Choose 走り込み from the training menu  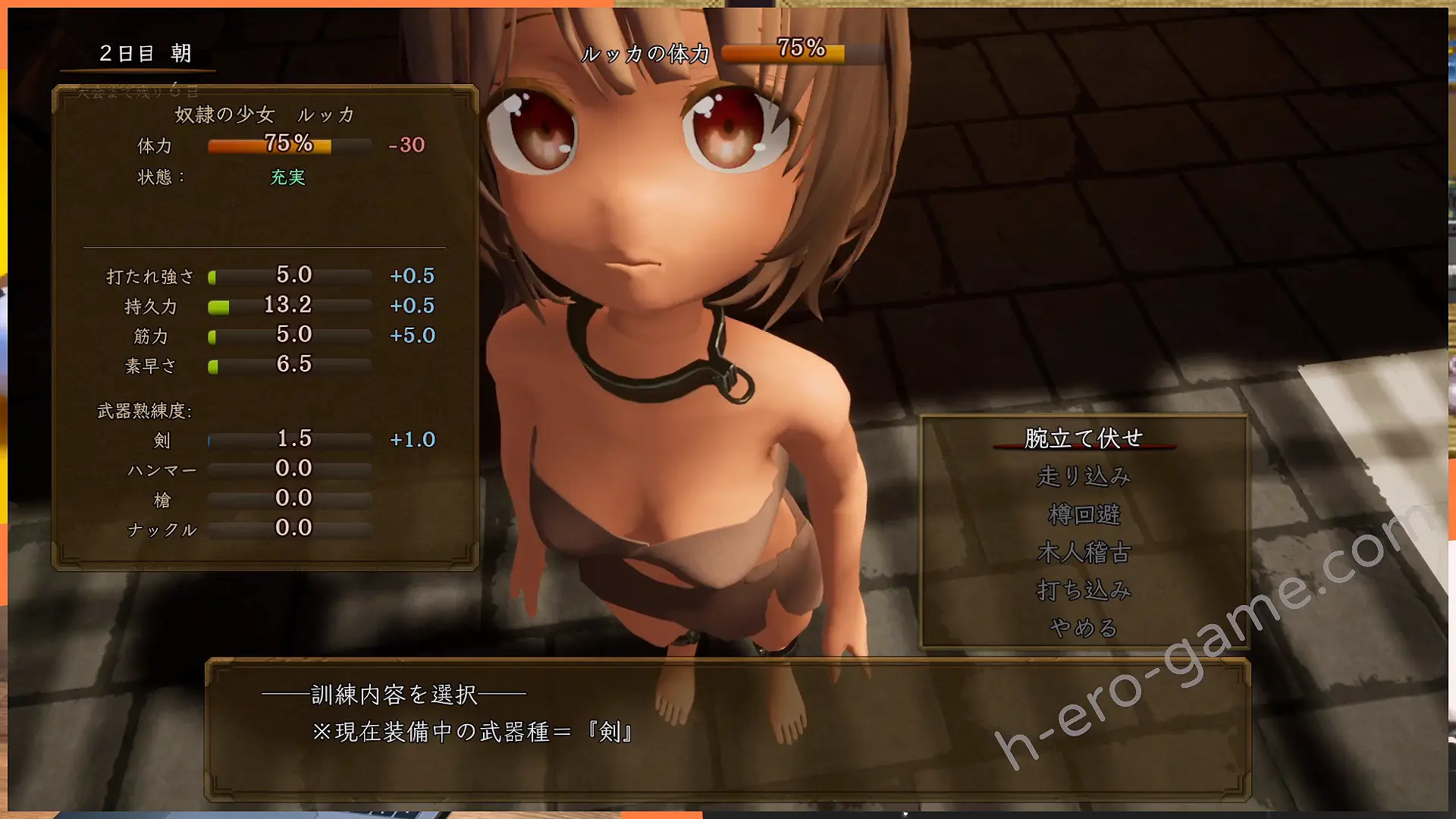(1084, 476)
